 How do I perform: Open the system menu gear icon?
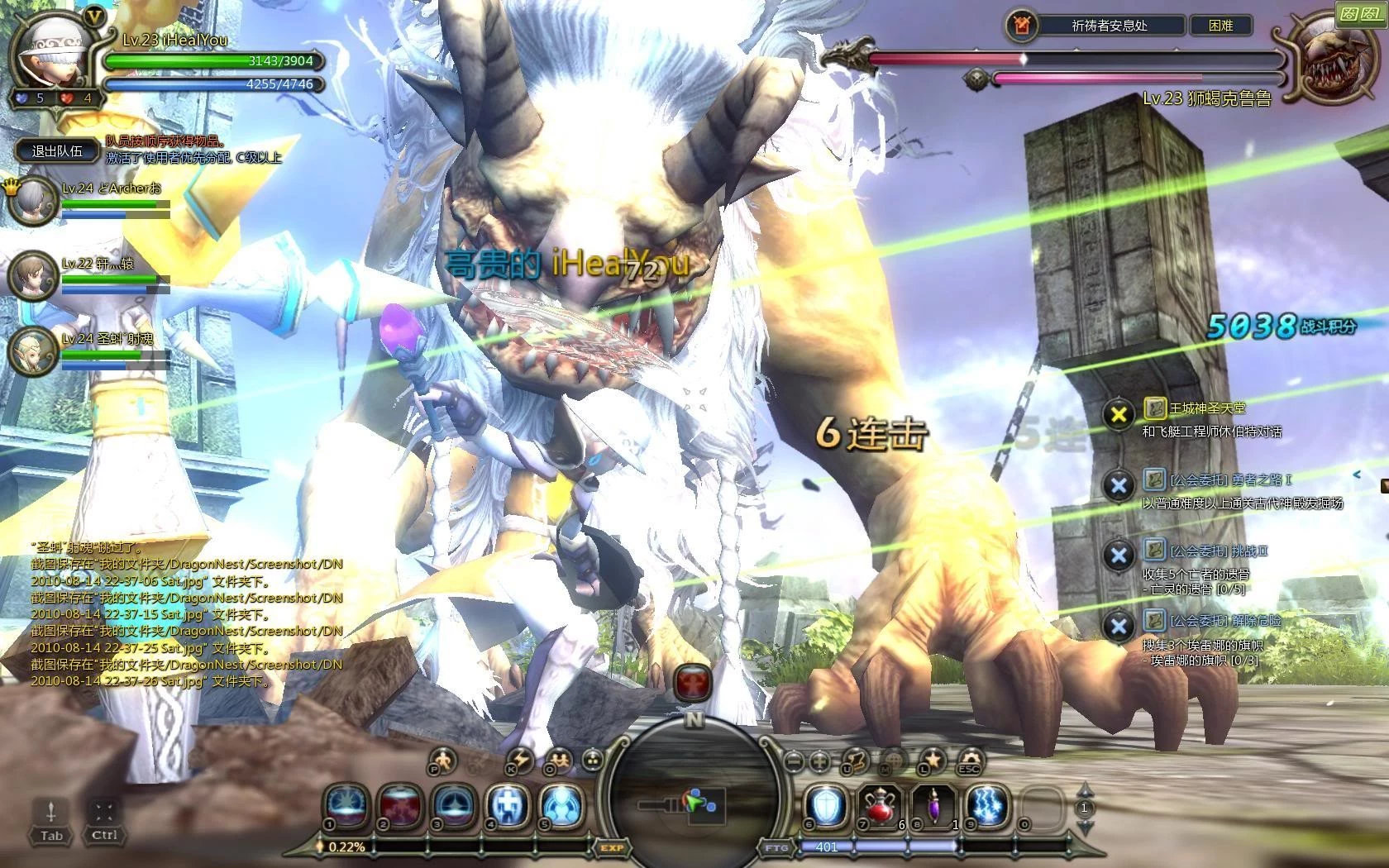(970, 759)
